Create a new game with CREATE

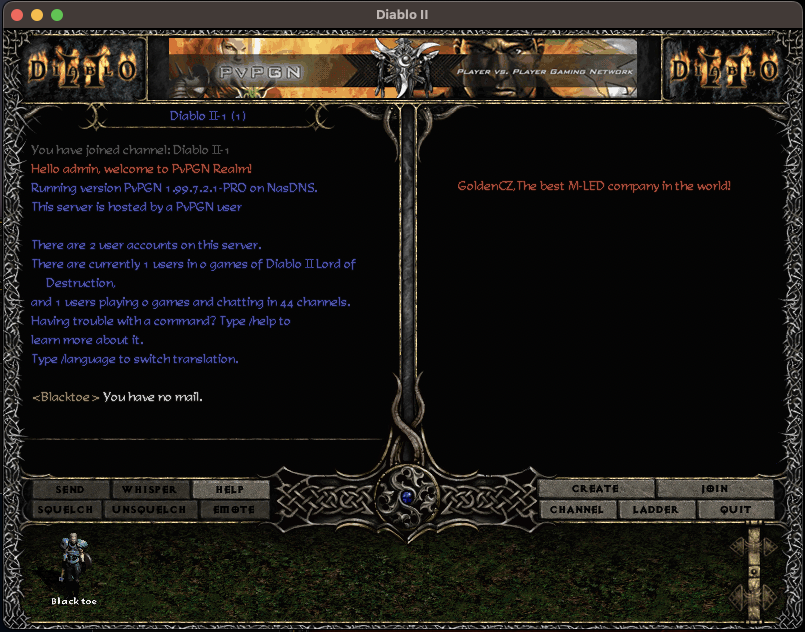596,489
